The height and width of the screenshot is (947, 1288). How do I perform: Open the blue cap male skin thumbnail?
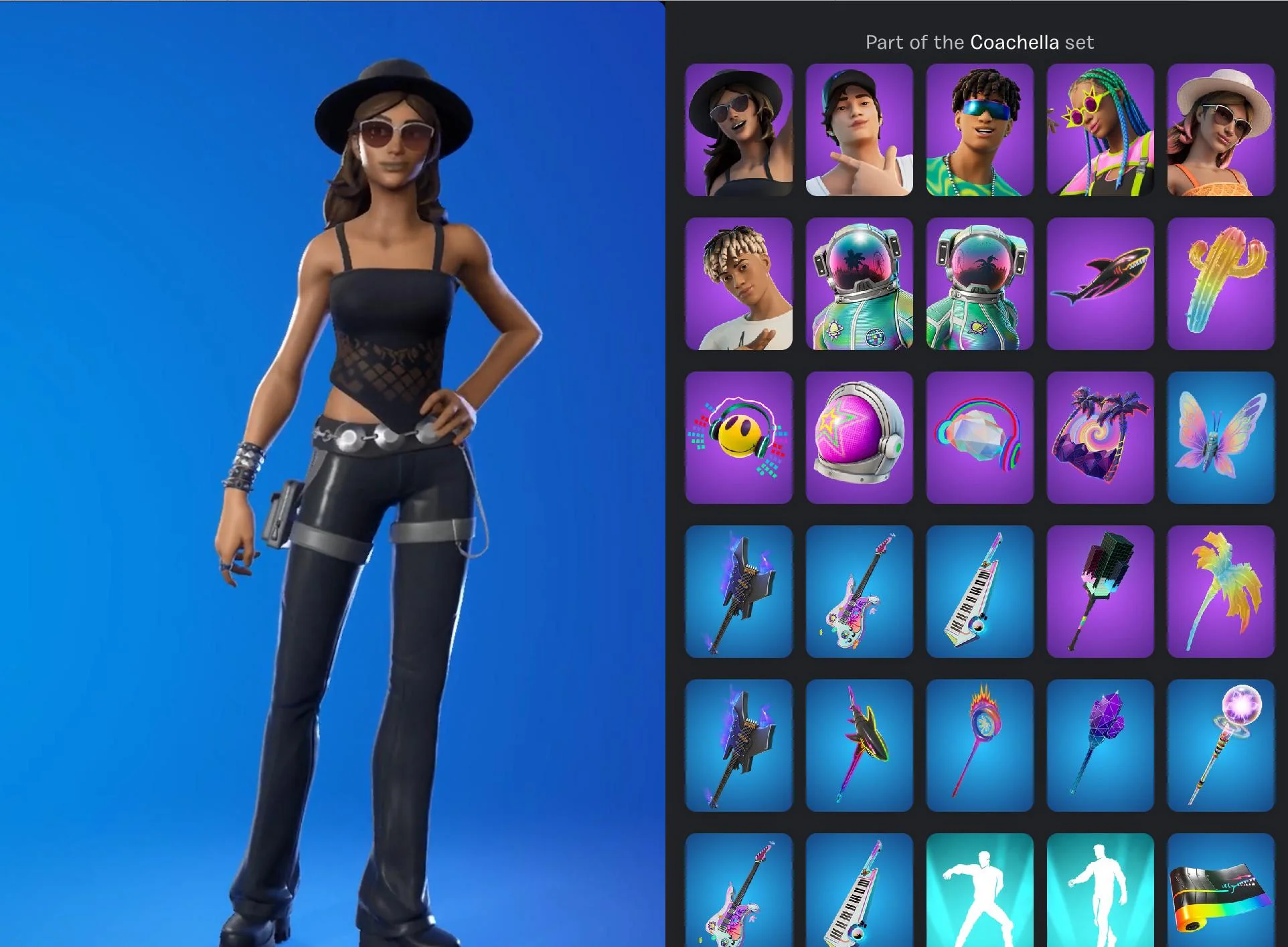[859, 131]
